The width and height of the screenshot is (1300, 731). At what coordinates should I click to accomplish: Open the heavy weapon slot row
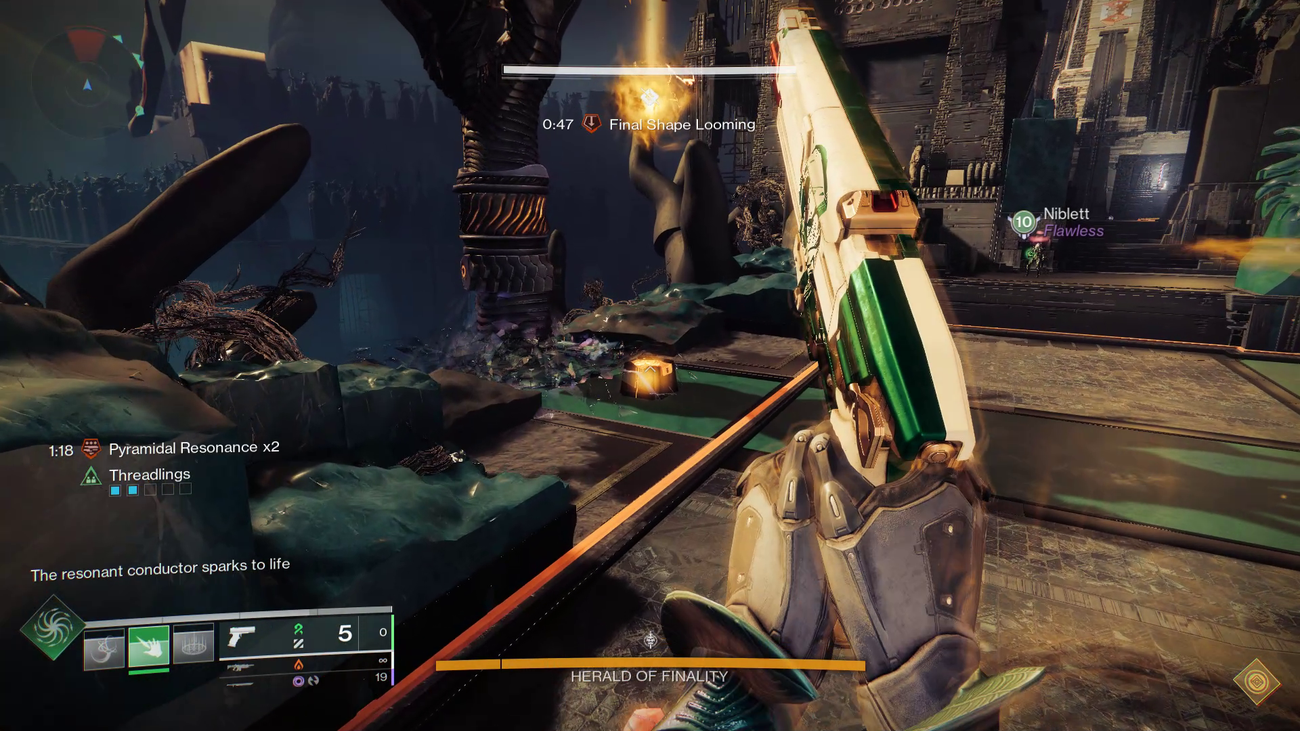[240, 685]
